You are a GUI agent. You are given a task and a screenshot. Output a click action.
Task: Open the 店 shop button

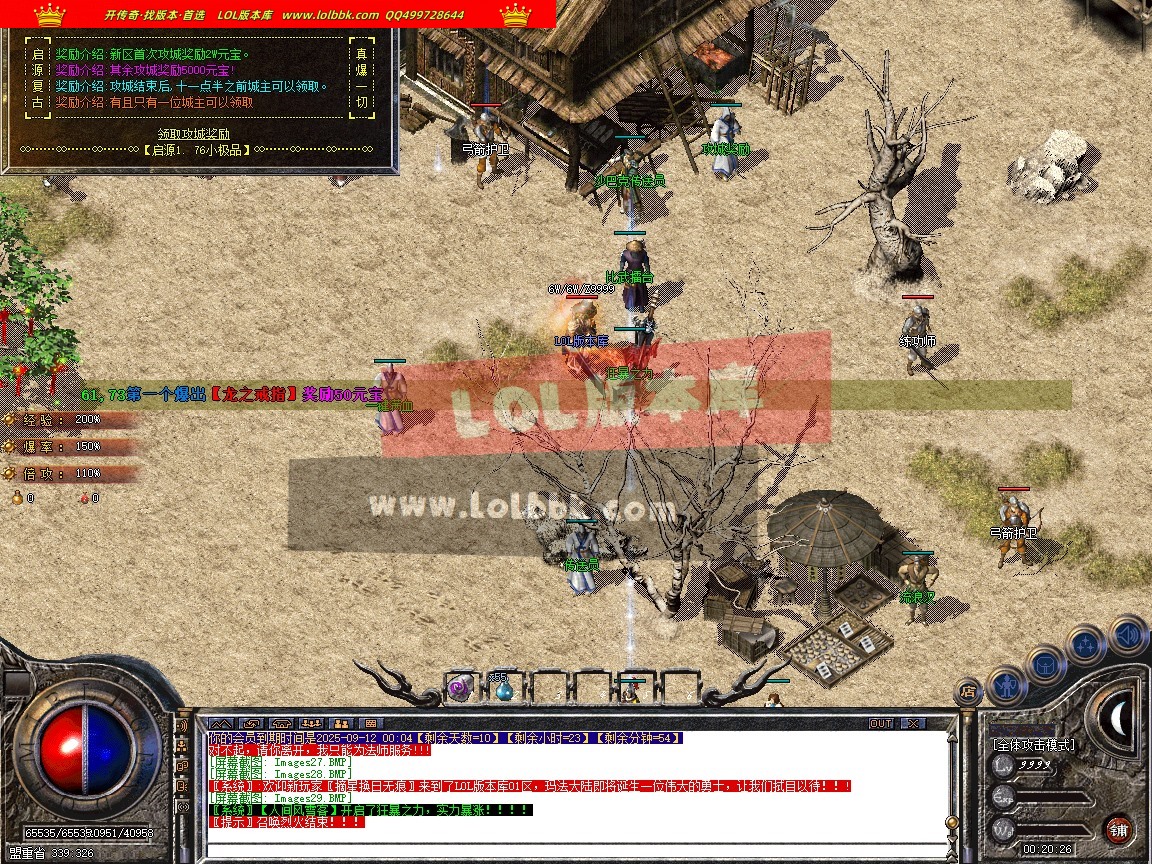[x=967, y=690]
